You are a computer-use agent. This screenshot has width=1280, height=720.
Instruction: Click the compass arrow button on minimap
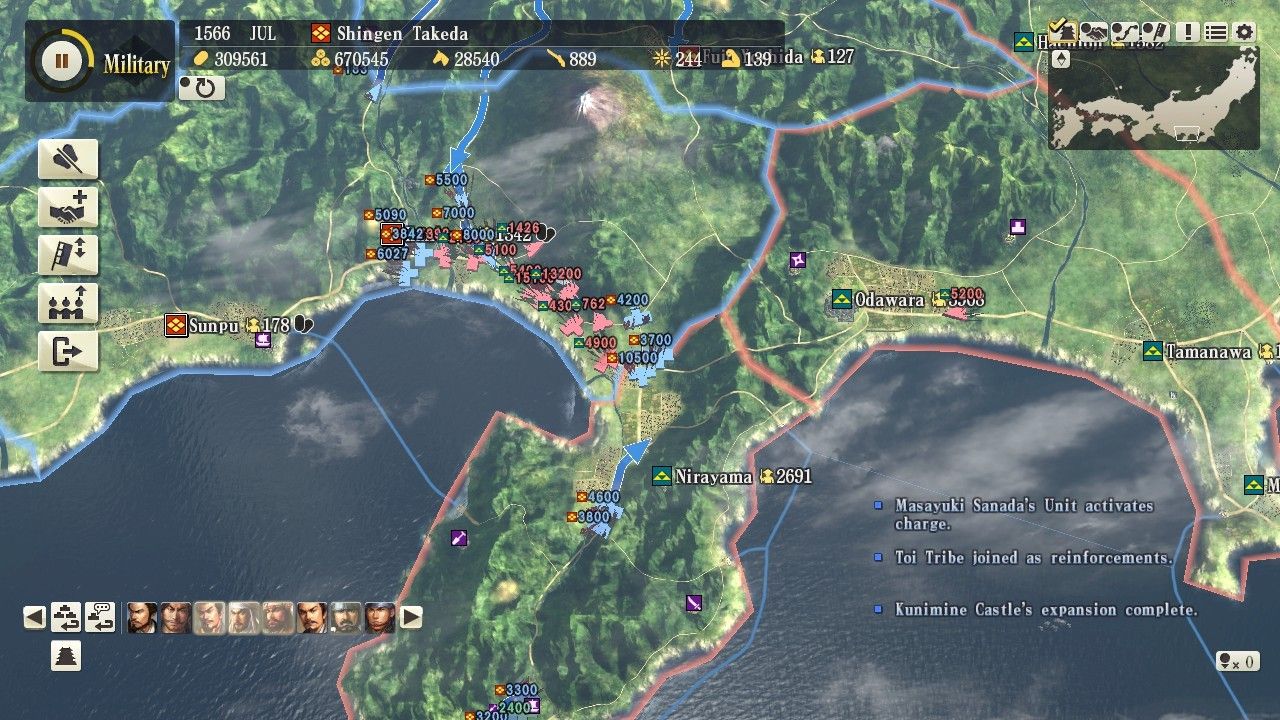point(1062,60)
